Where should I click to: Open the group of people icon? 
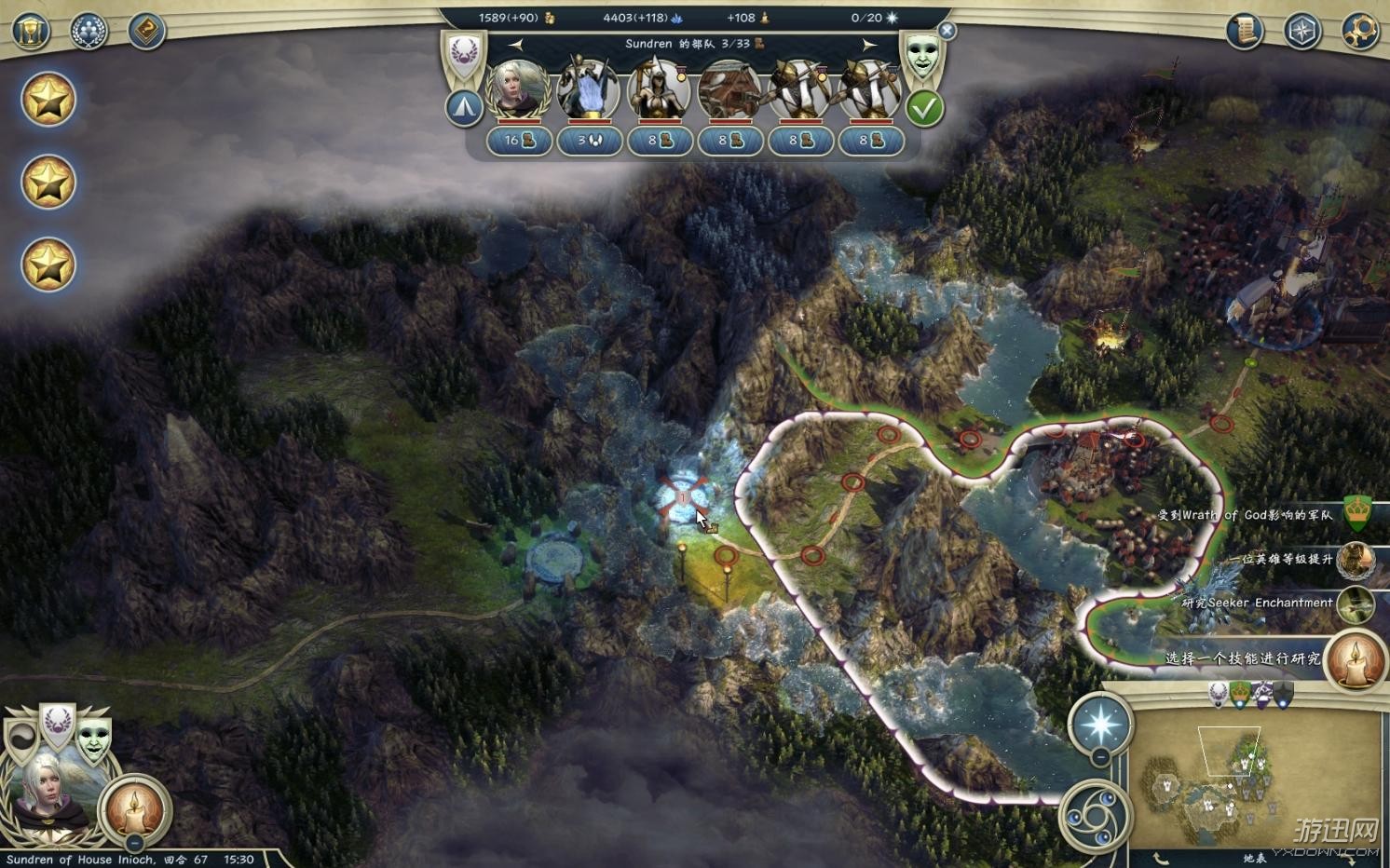click(89, 31)
